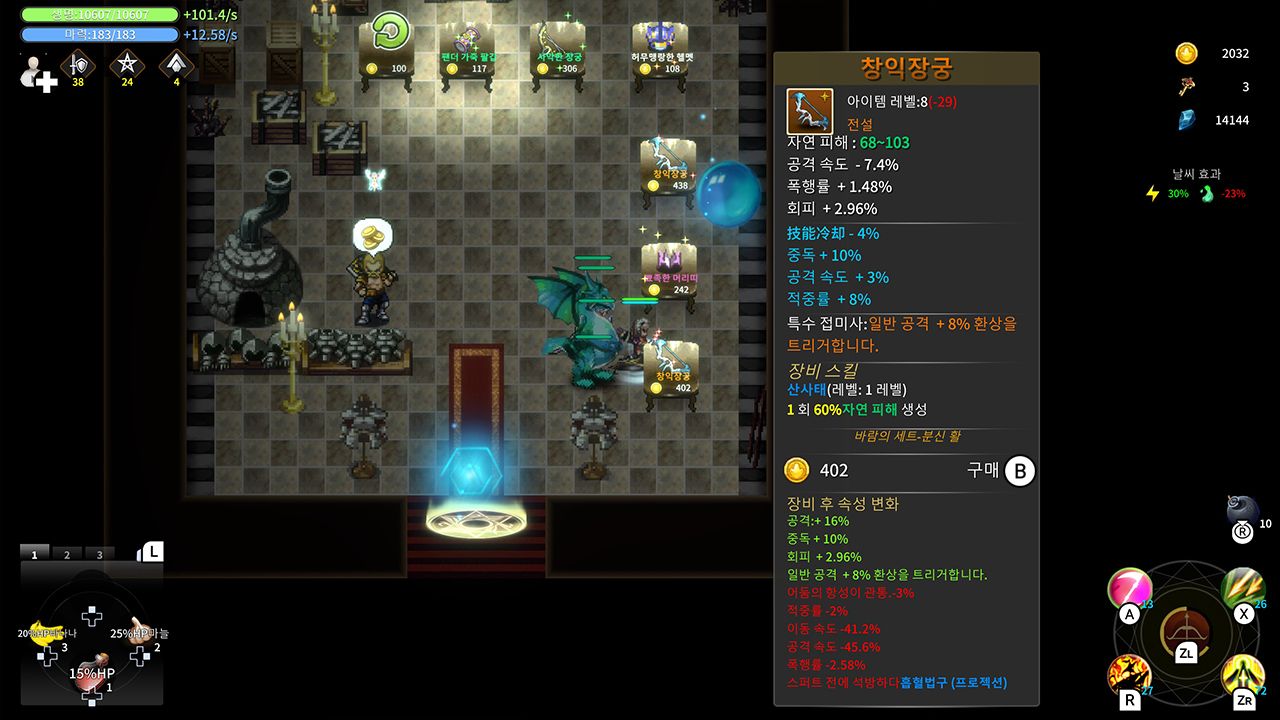The width and height of the screenshot is (1280, 720).
Task: Select quick-item page 1 tab
Action: click(x=34, y=554)
